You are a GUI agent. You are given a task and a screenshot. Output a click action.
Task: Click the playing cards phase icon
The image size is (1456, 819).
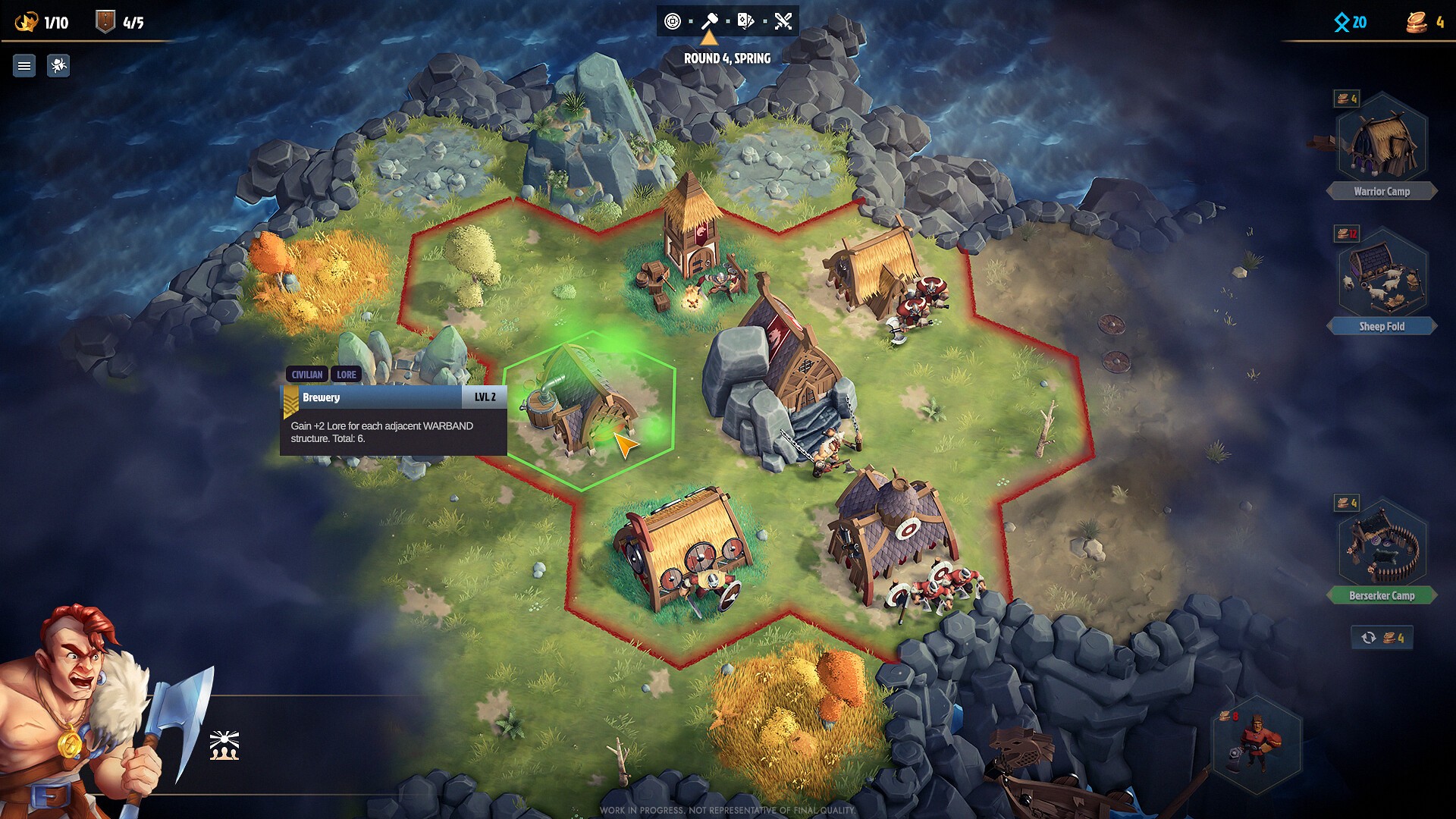(x=745, y=21)
